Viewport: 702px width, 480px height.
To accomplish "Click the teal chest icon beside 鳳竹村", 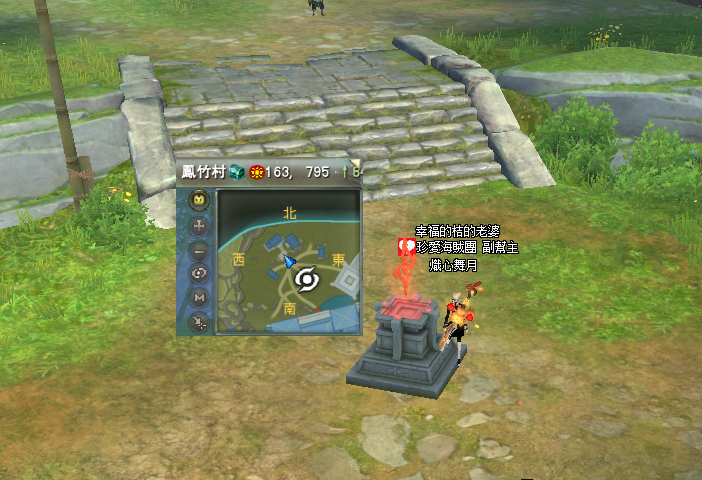I will [236, 172].
